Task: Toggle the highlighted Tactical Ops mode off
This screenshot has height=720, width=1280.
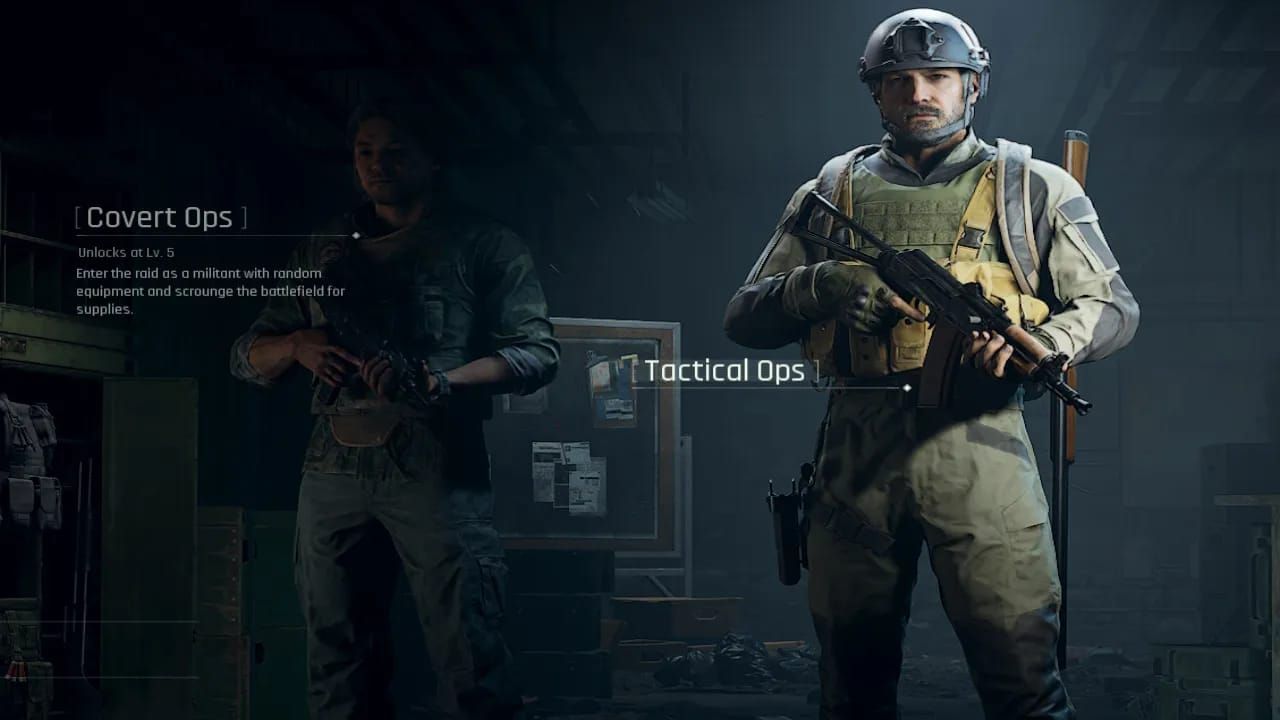Action: 727,370
